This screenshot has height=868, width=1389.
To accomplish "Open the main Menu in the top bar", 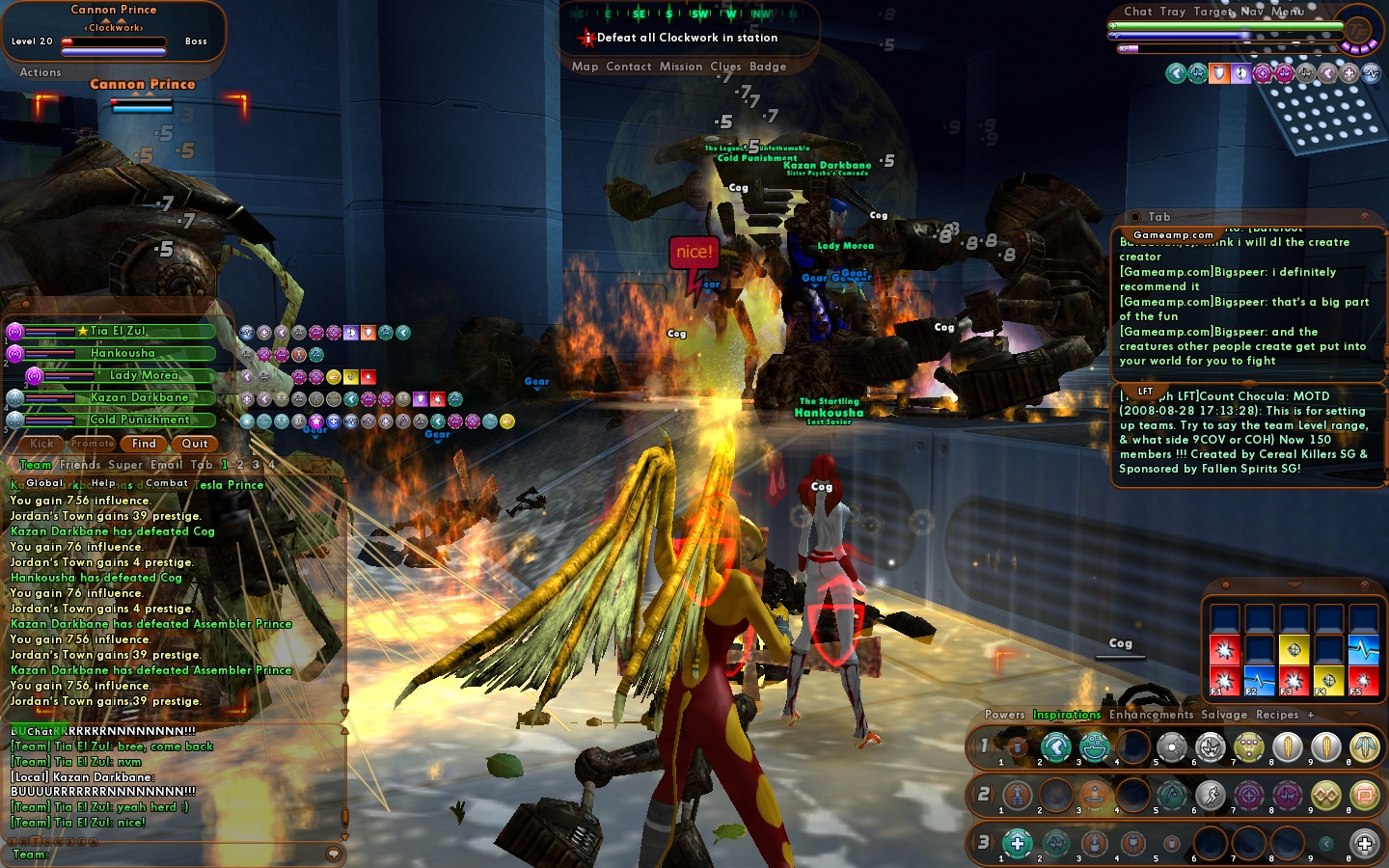I will click(1288, 12).
